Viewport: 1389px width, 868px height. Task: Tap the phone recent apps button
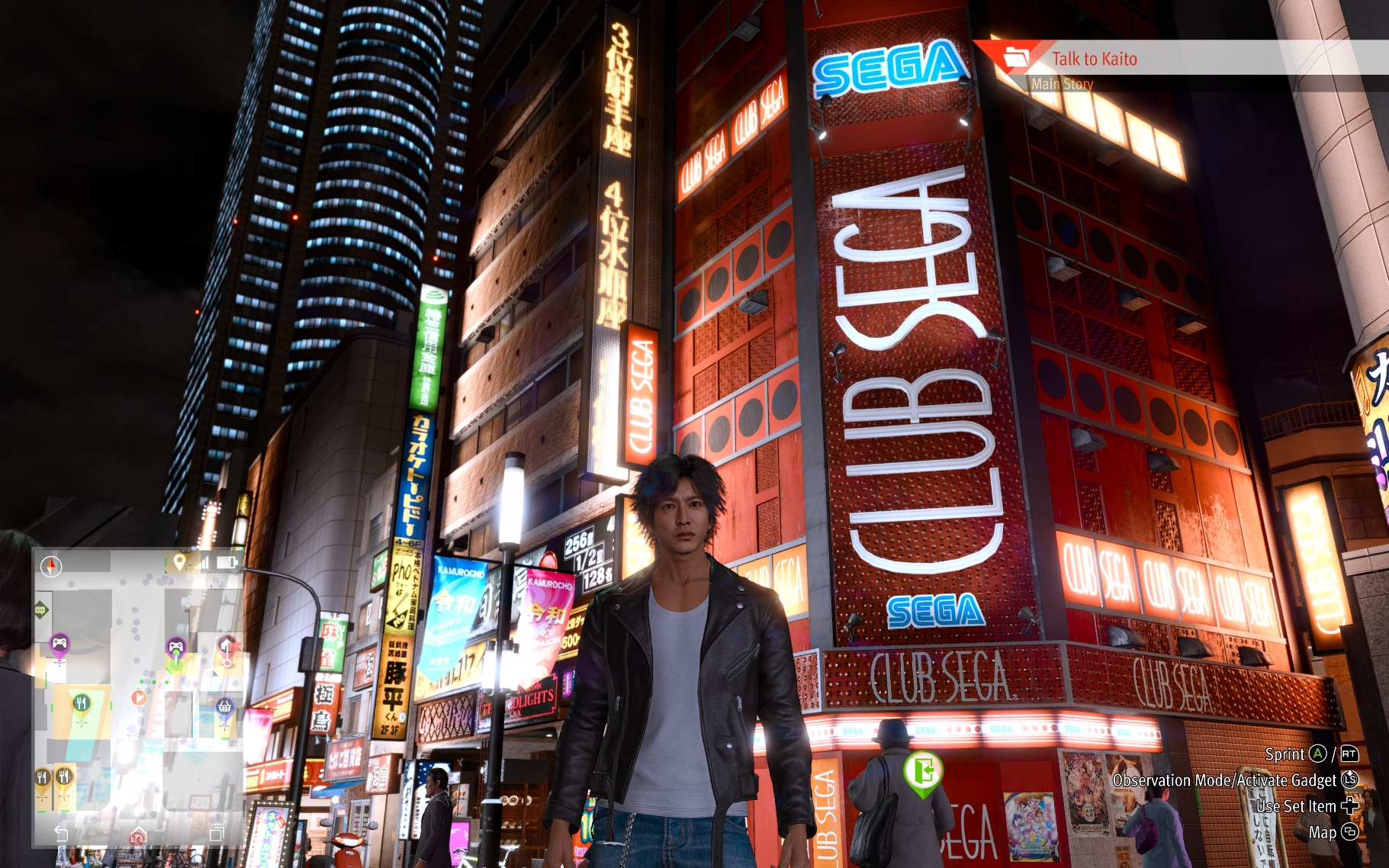tap(216, 834)
